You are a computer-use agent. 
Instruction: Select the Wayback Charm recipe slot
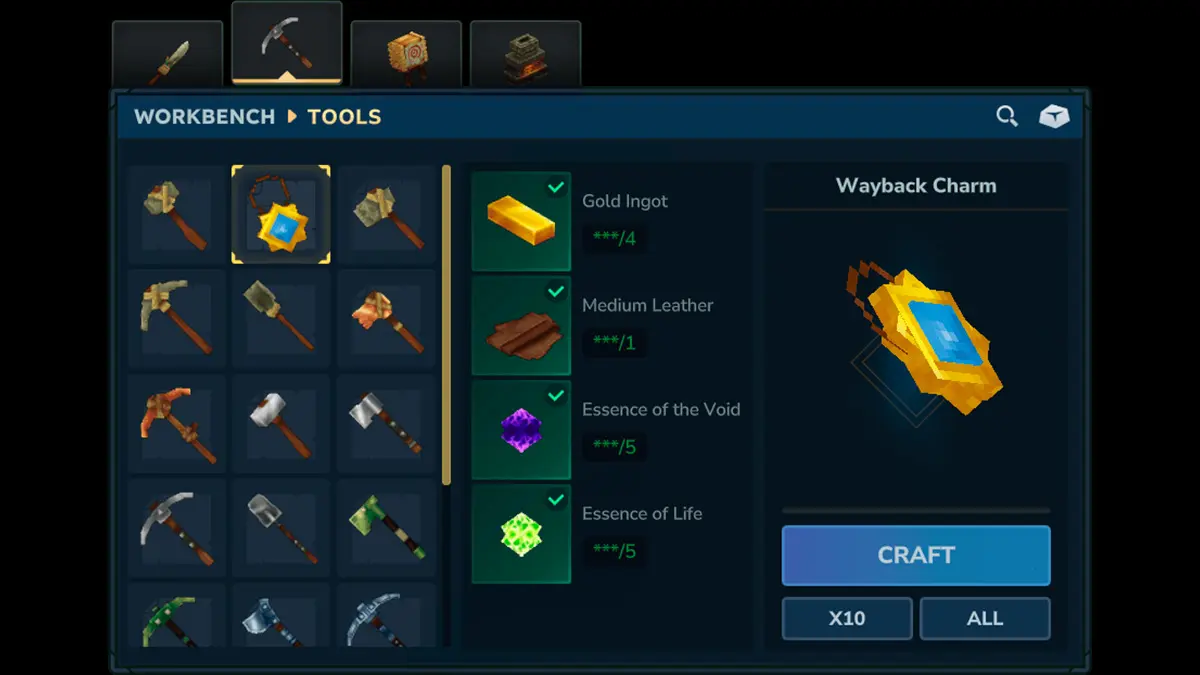pyautogui.click(x=281, y=214)
